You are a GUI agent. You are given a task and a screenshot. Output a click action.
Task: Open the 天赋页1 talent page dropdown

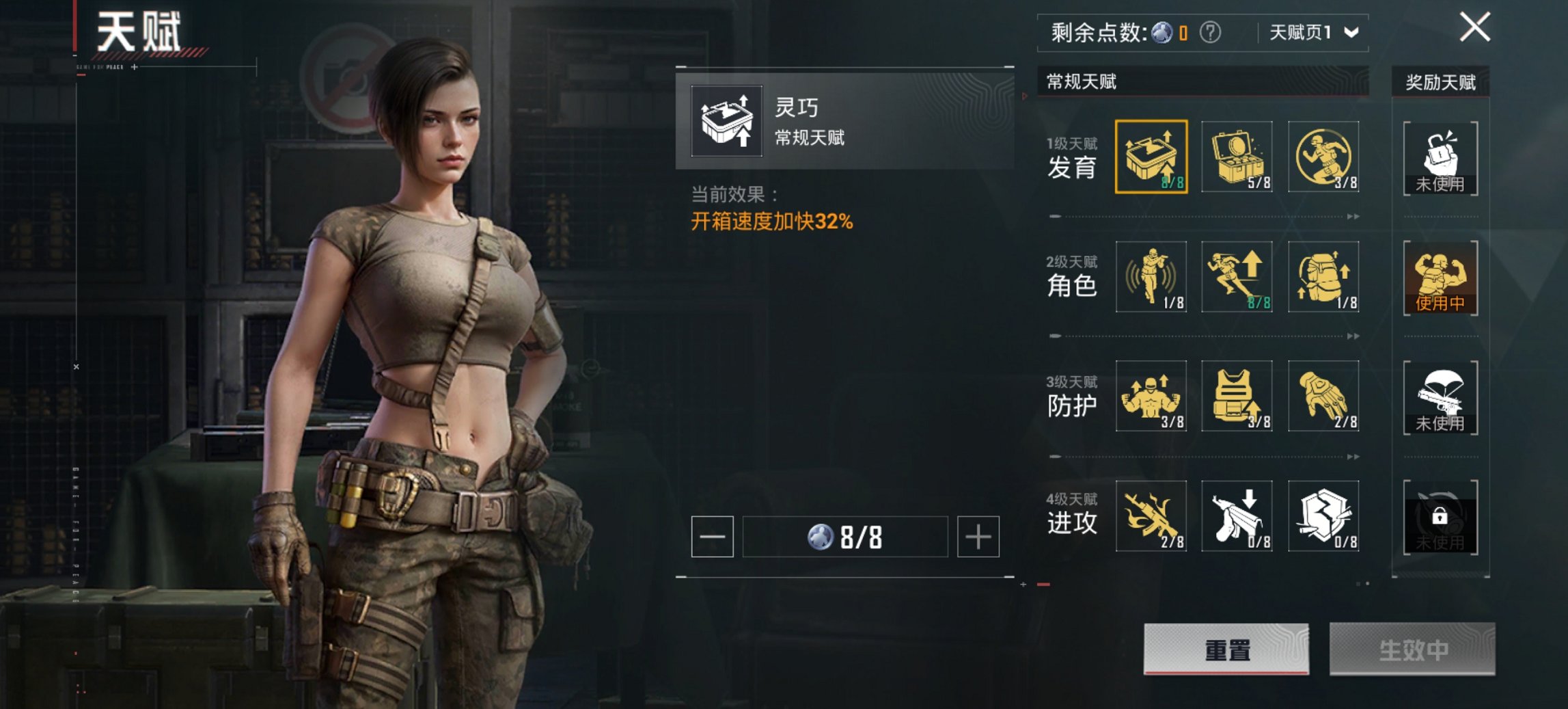coord(1313,32)
